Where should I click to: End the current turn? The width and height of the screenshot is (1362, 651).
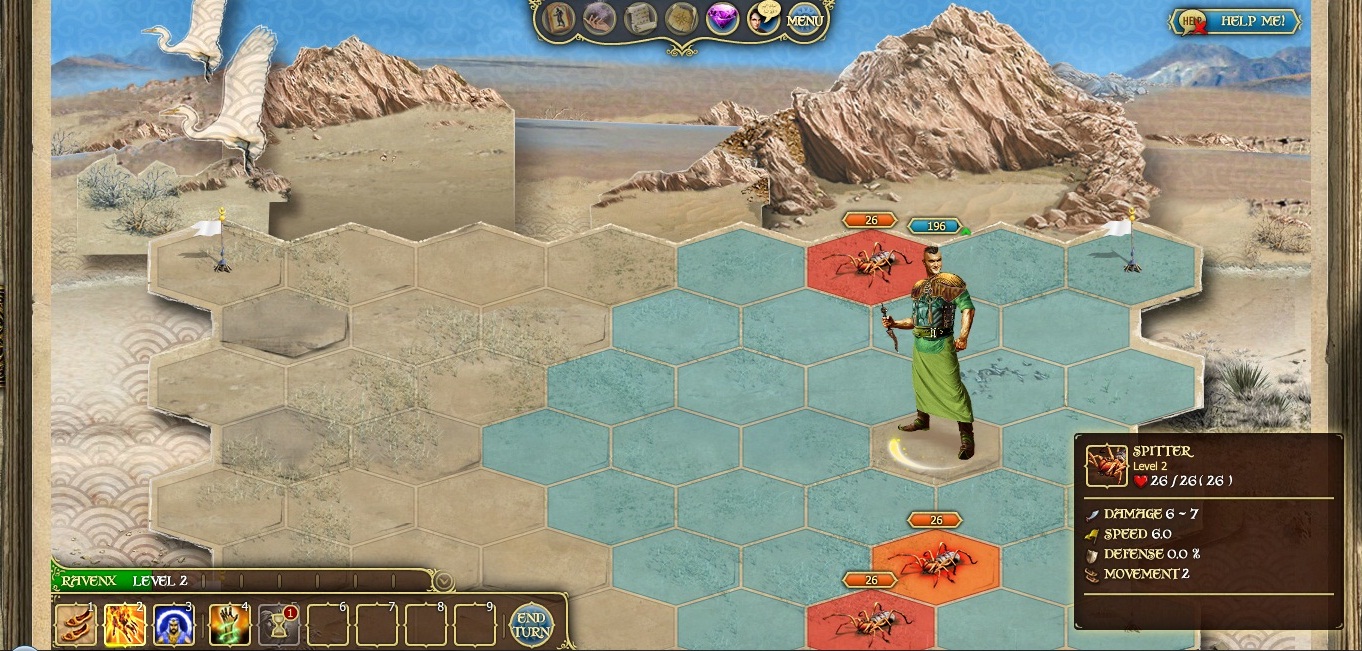(530, 625)
